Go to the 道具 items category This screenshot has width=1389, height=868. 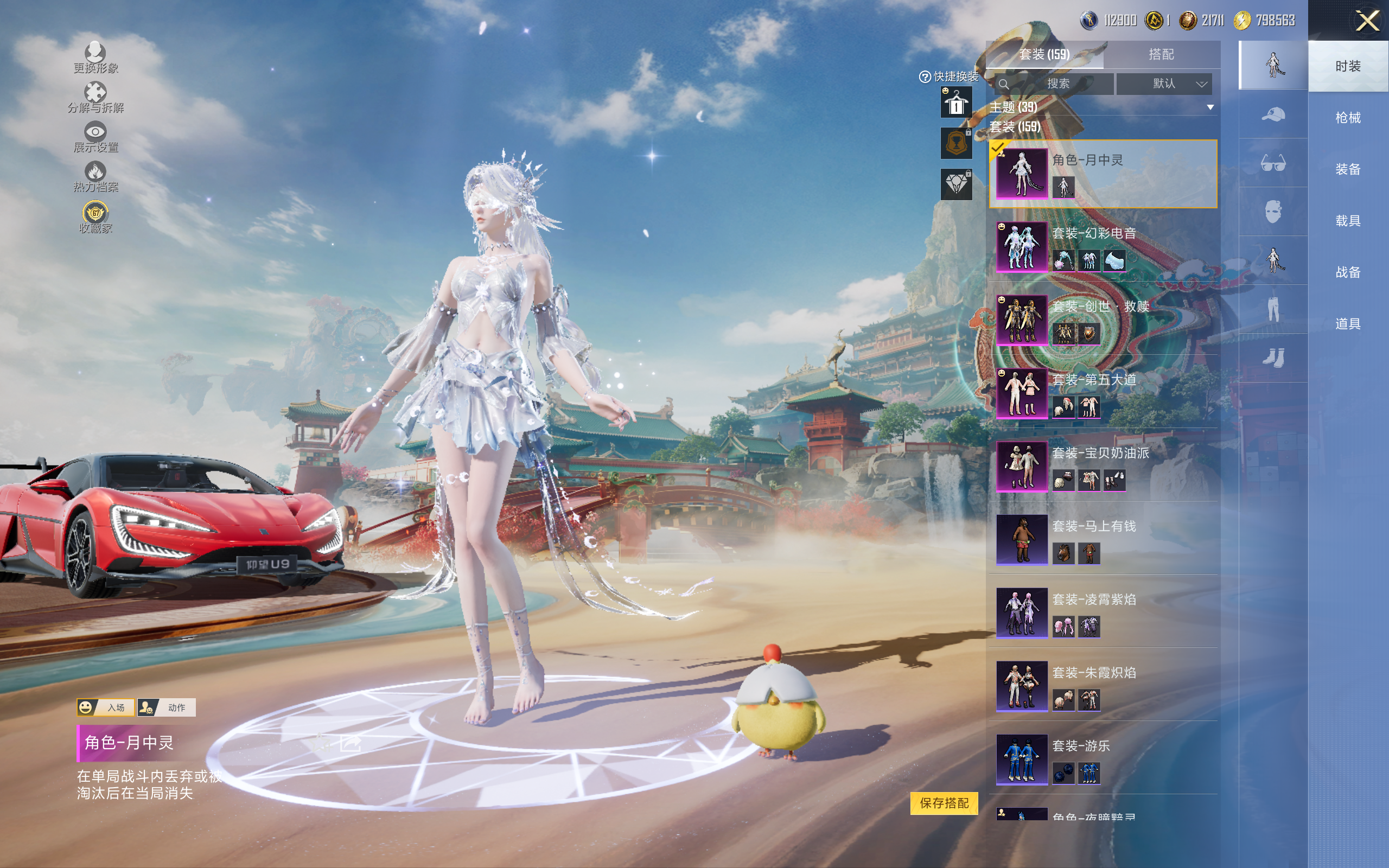[x=1348, y=324]
